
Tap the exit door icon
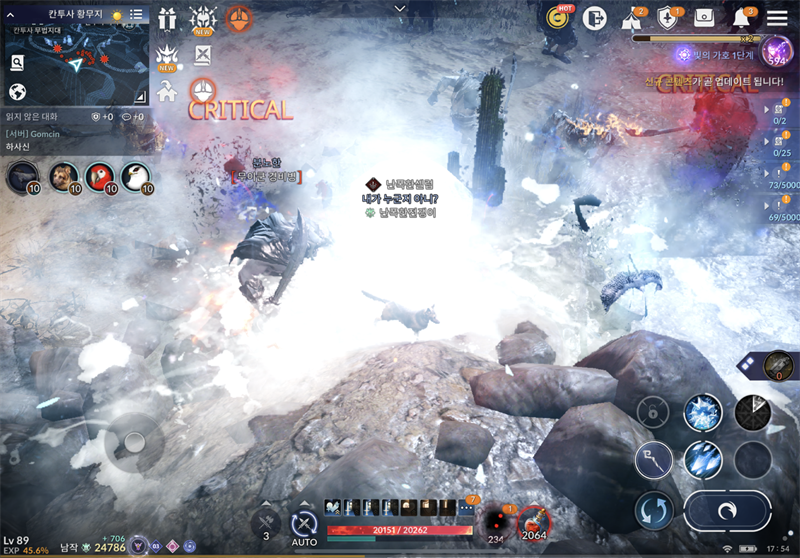[x=596, y=18]
